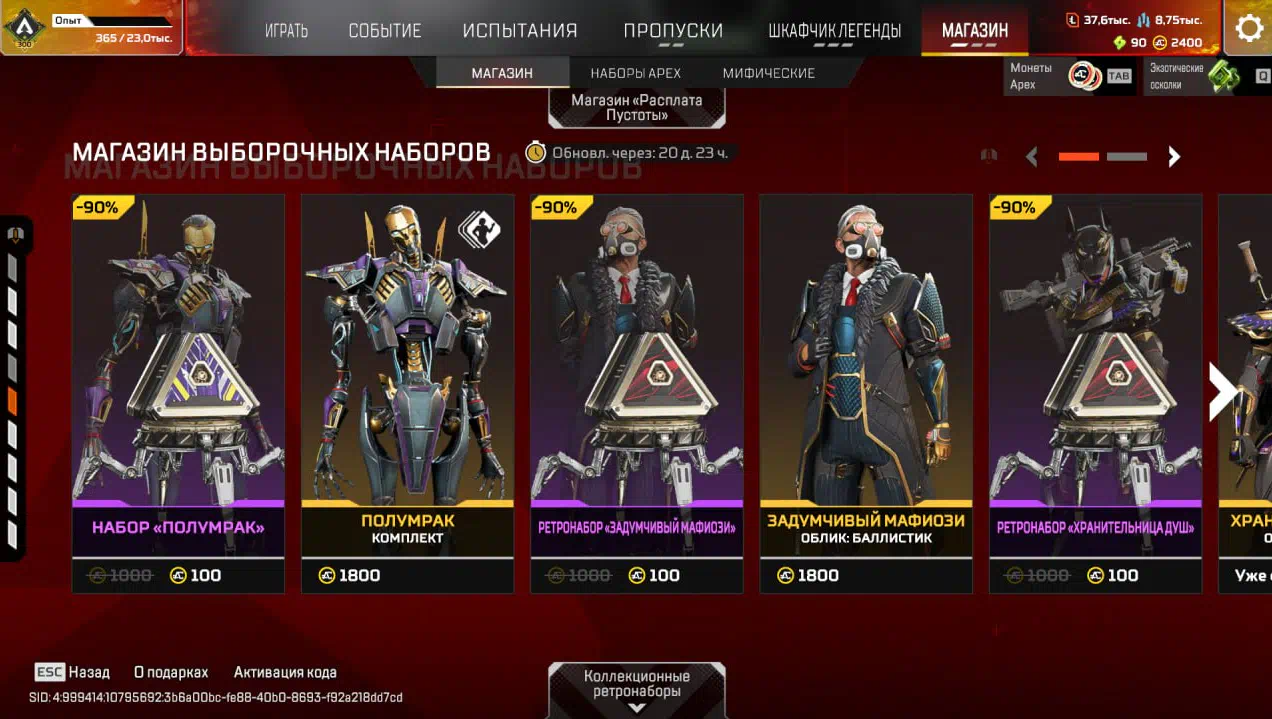The height and width of the screenshot is (719, 1272).
Task: Open the gear settings icon
Action: click(1249, 28)
